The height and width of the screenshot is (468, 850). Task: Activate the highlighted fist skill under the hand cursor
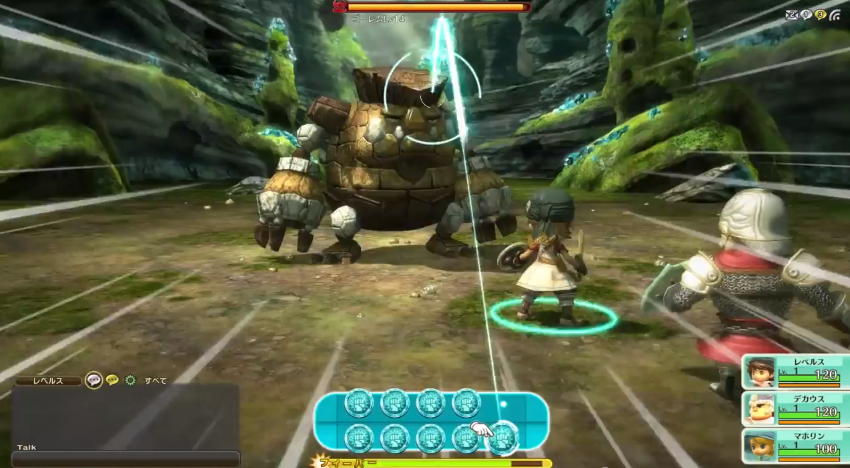(501, 438)
